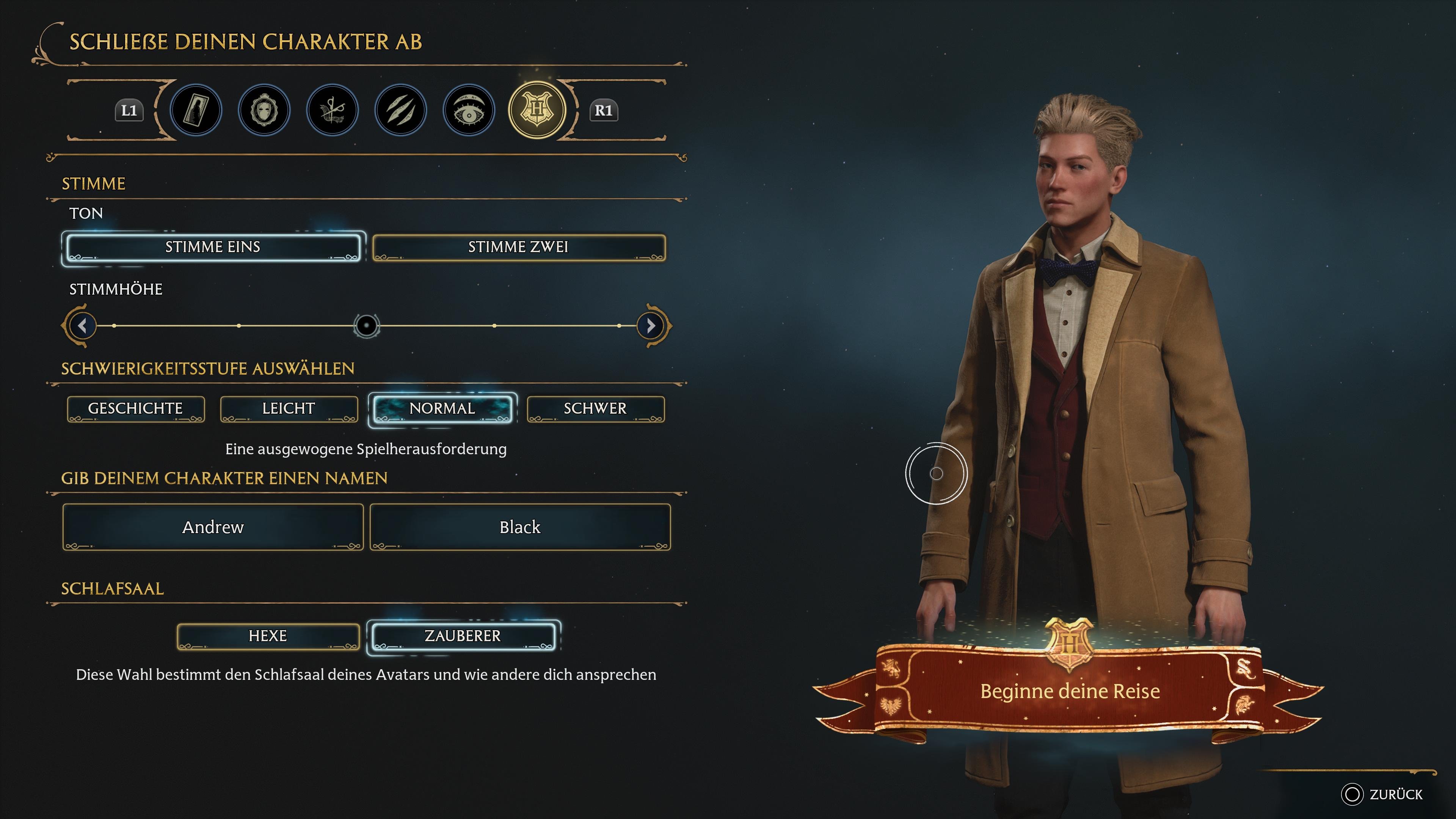Select the face customization icon
The width and height of the screenshot is (1456, 819).
[x=264, y=111]
